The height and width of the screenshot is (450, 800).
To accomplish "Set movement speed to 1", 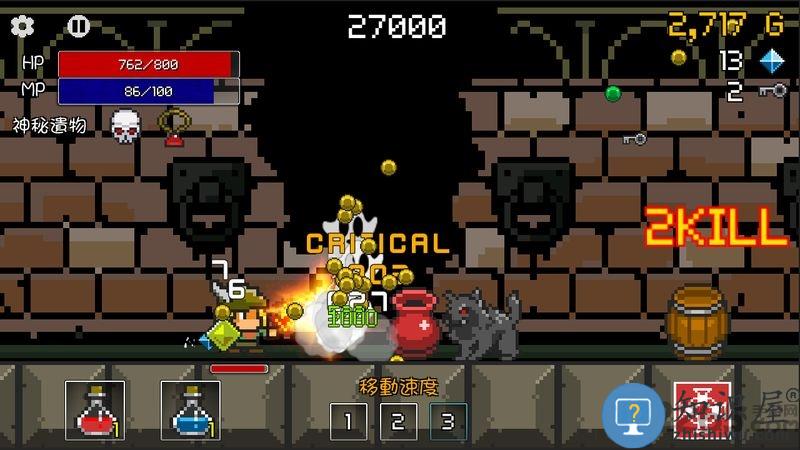I will 349,421.
